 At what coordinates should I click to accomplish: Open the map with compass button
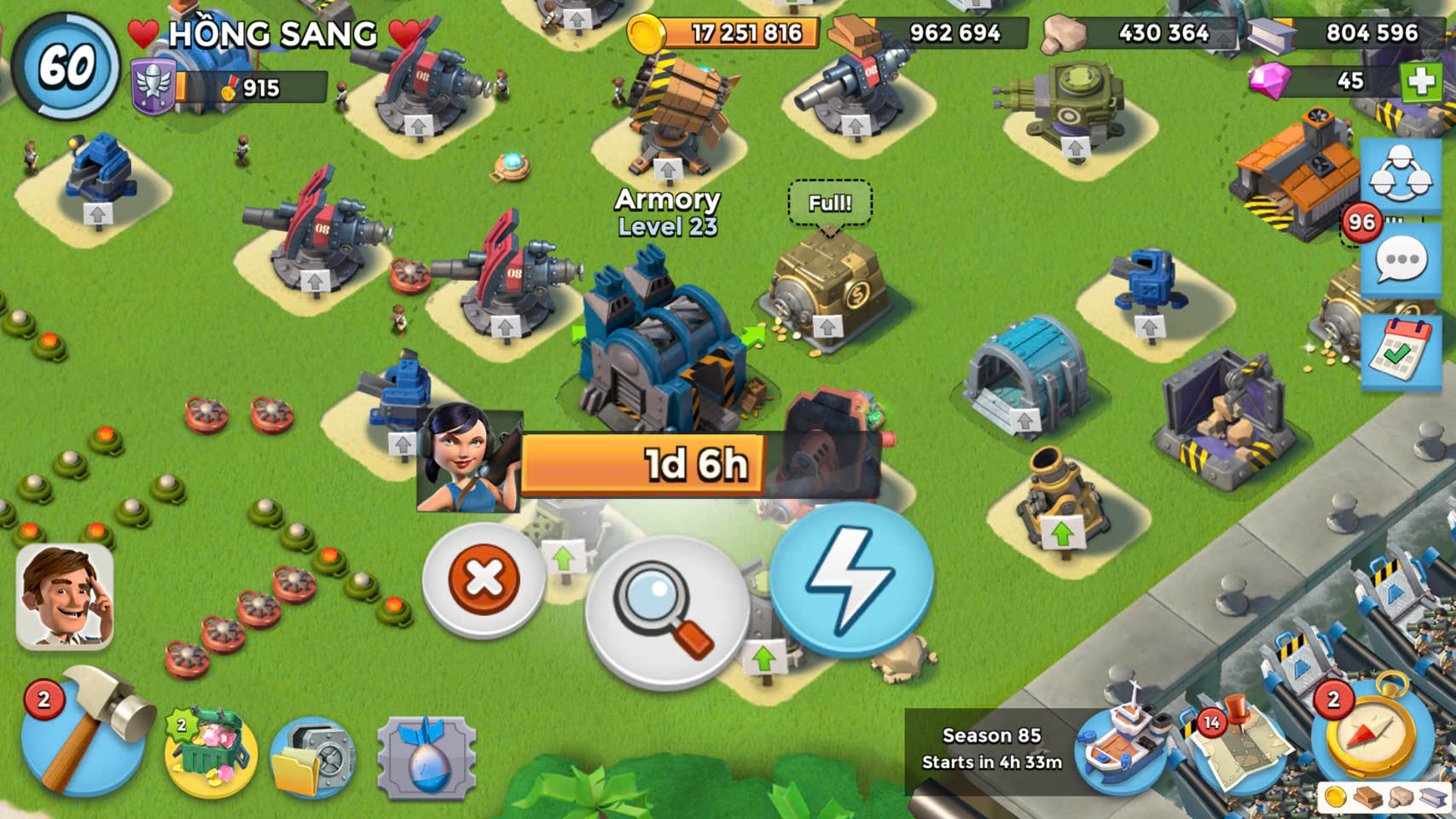(x=1370, y=735)
